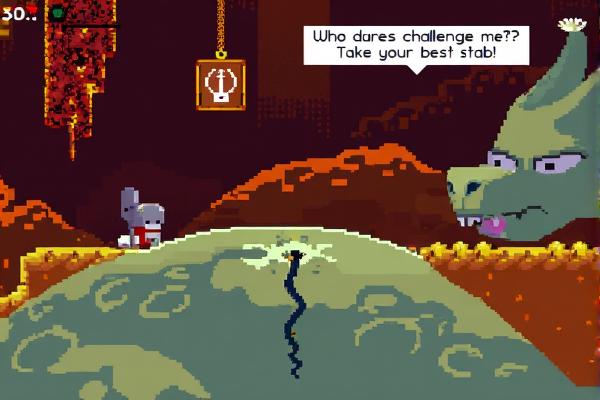Image resolution: width=600 pixels, height=400 pixels.
Task: Click the boss's "Who dares challenge me??" speech bubble
Action: pos(417,44)
